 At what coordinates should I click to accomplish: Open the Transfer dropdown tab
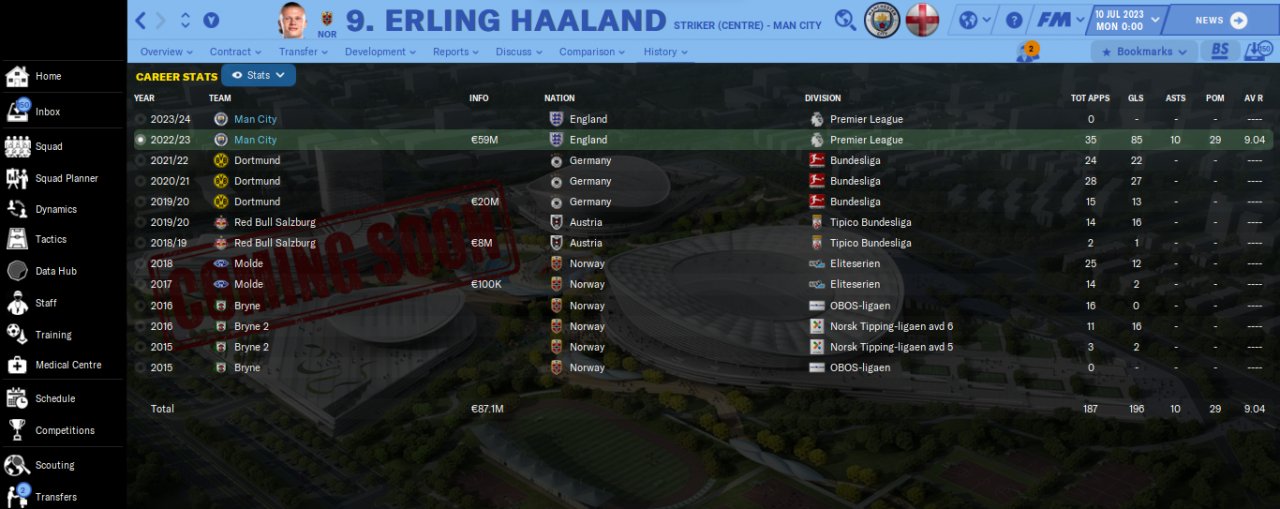coord(303,52)
